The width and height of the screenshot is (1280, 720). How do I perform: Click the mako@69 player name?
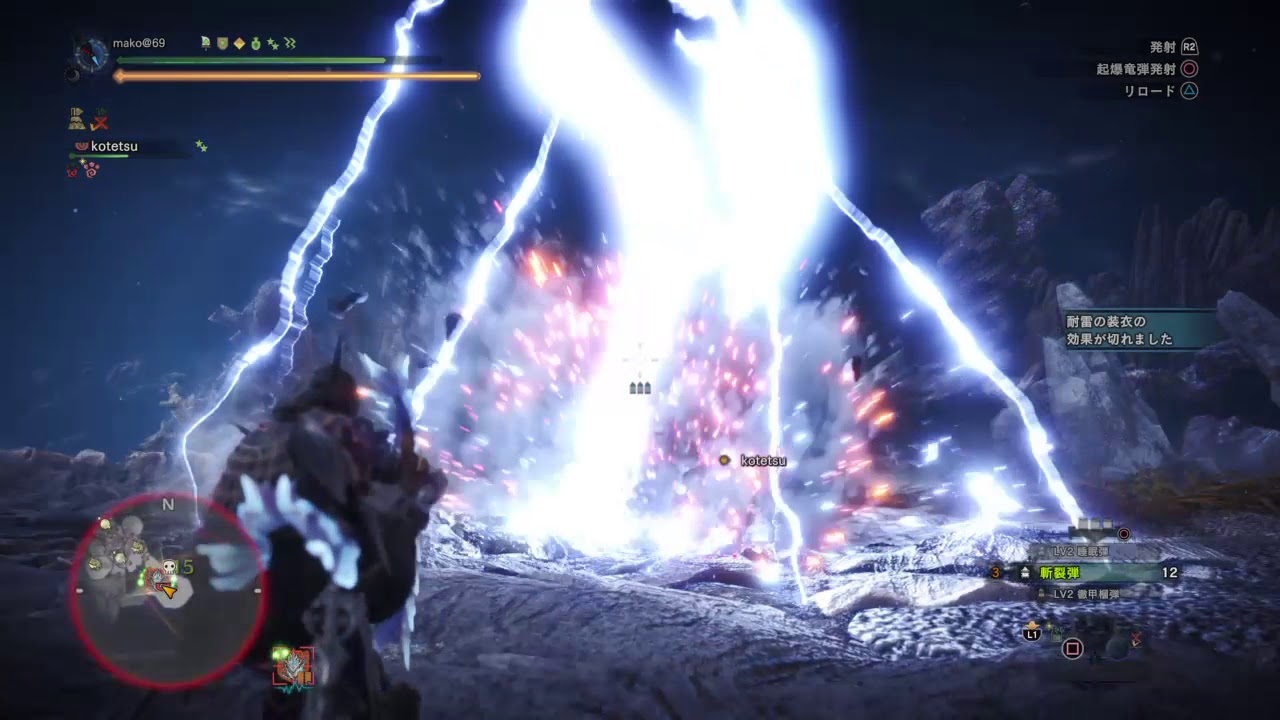pyautogui.click(x=138, y=43)
